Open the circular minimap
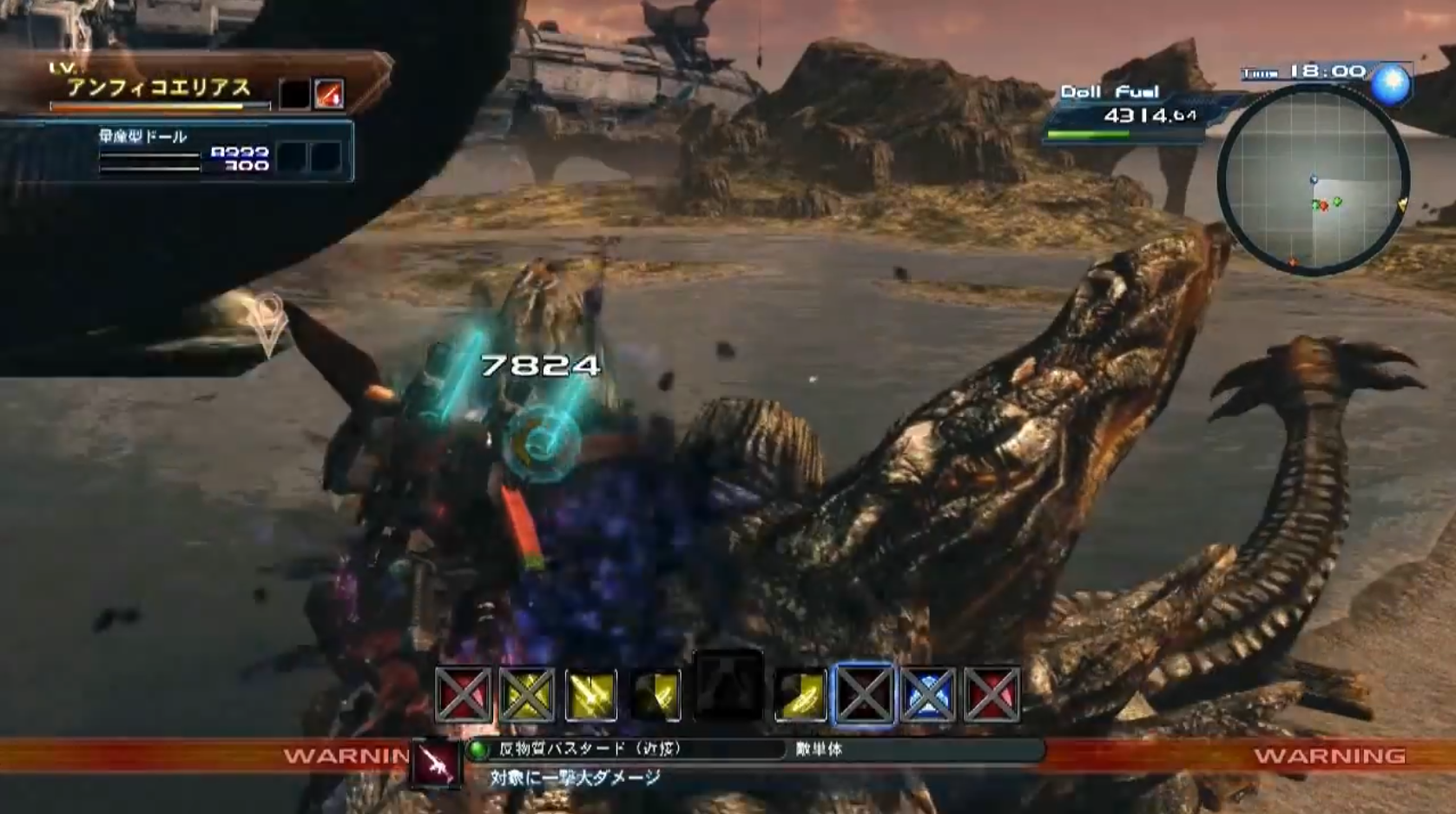1456x814 pixels. [x=1313, y=182]
